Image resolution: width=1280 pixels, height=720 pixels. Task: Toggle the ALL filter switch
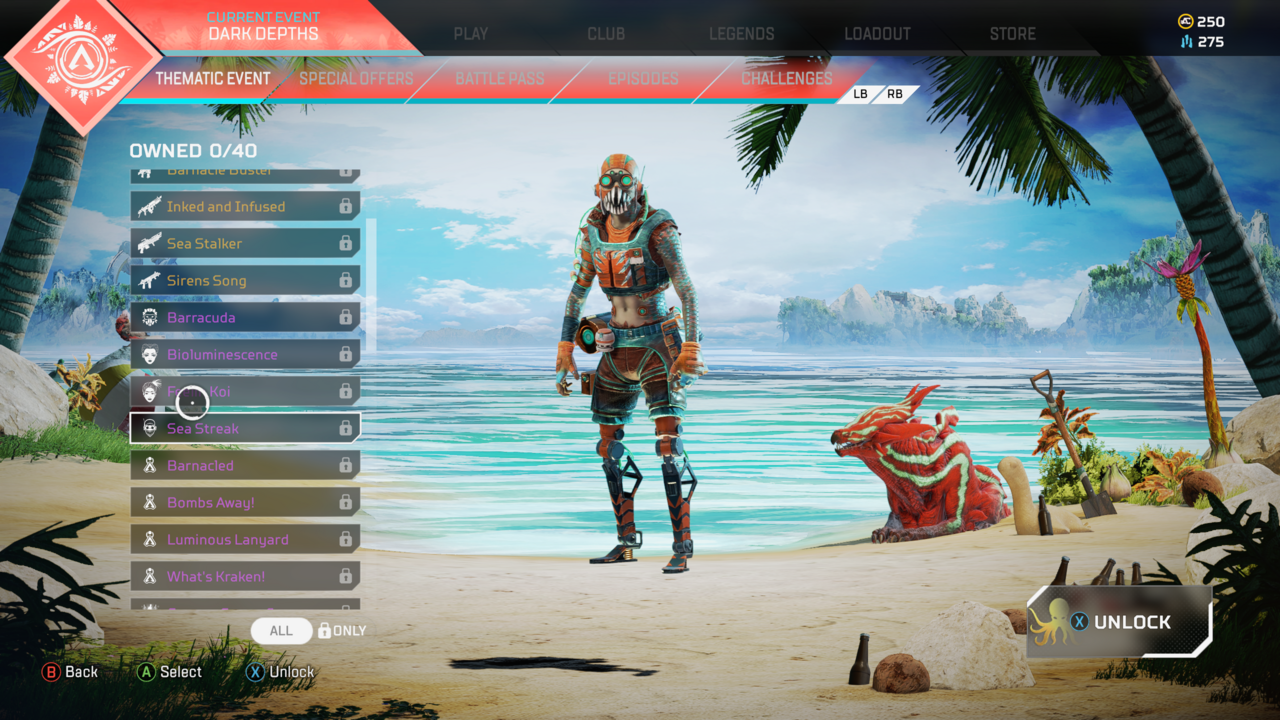point(282,631)
